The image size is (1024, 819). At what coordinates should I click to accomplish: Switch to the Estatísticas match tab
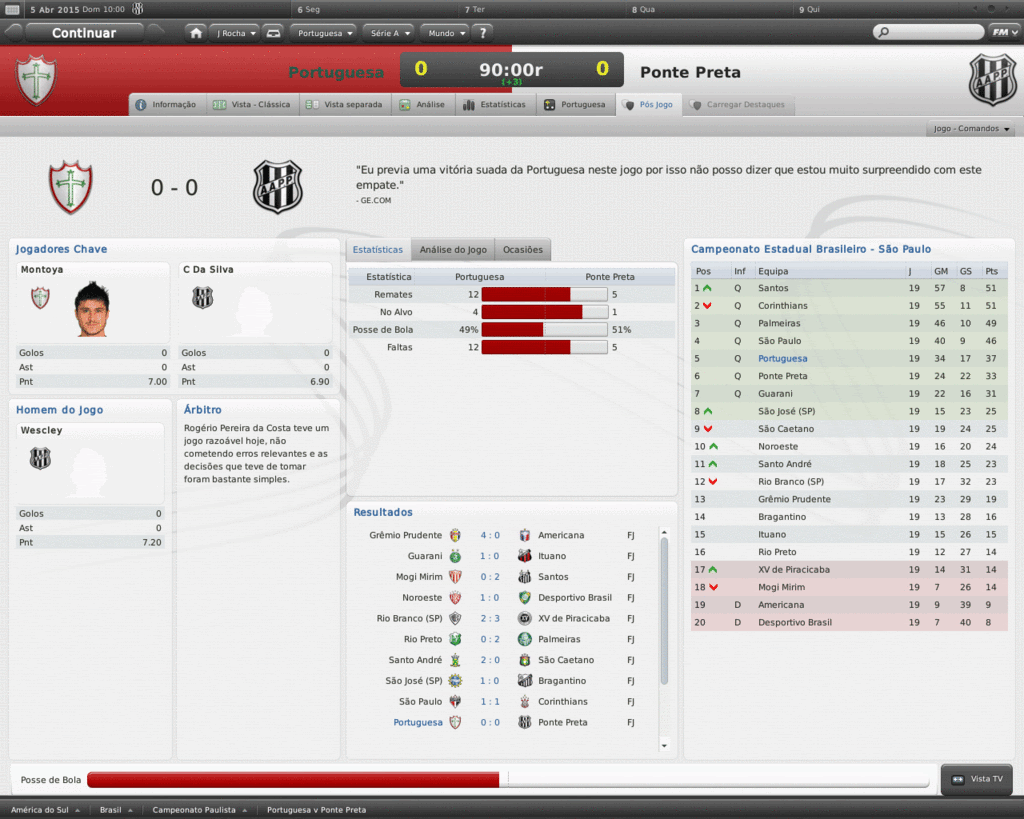495,104
